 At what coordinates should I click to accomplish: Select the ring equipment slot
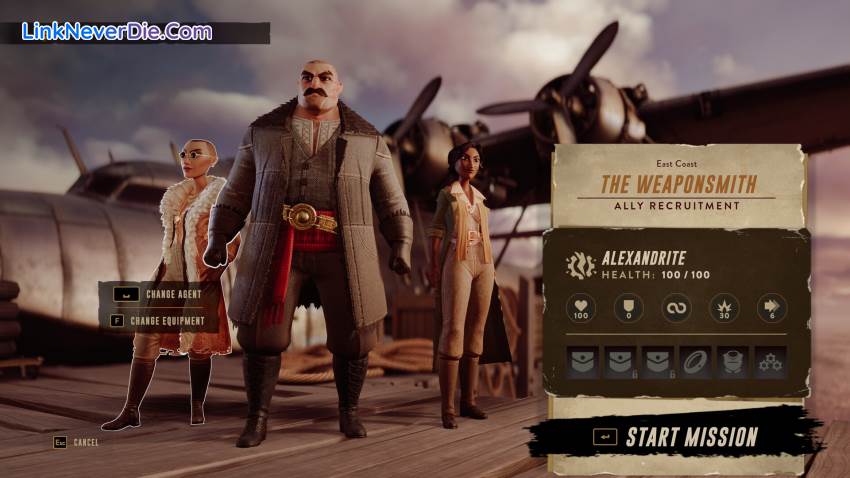click(695, 362)
